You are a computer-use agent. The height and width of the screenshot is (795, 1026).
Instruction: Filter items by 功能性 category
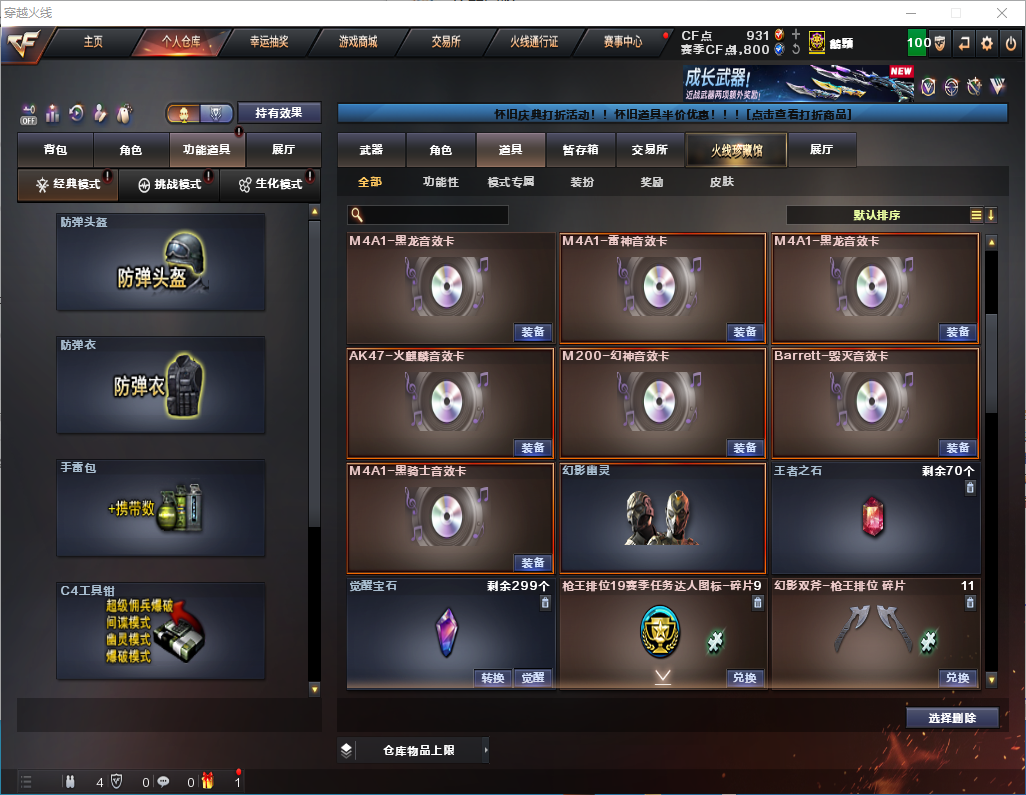440,182
